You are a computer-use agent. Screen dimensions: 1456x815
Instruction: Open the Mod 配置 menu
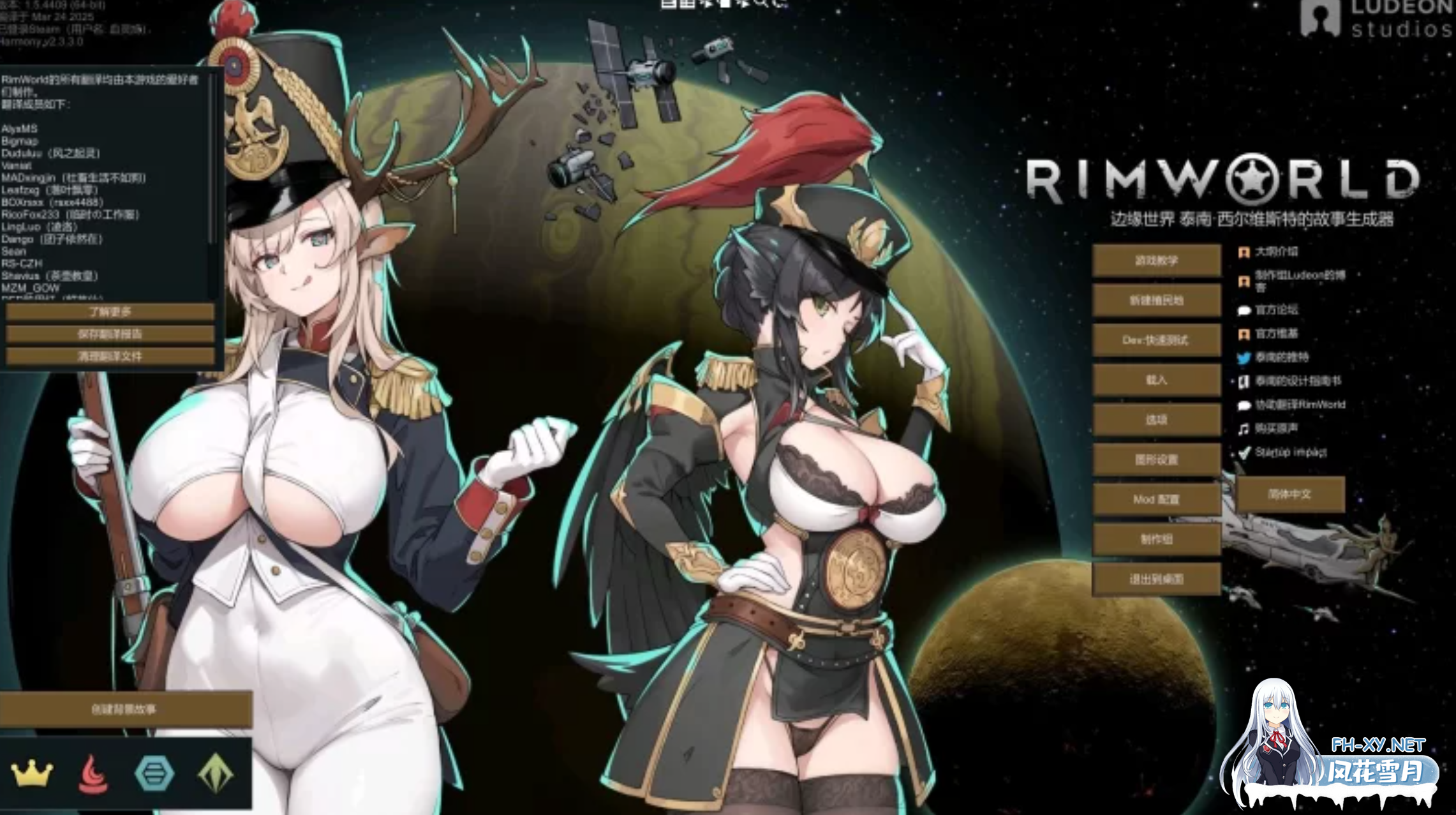pyautogui.click(x=1156, y=499)
